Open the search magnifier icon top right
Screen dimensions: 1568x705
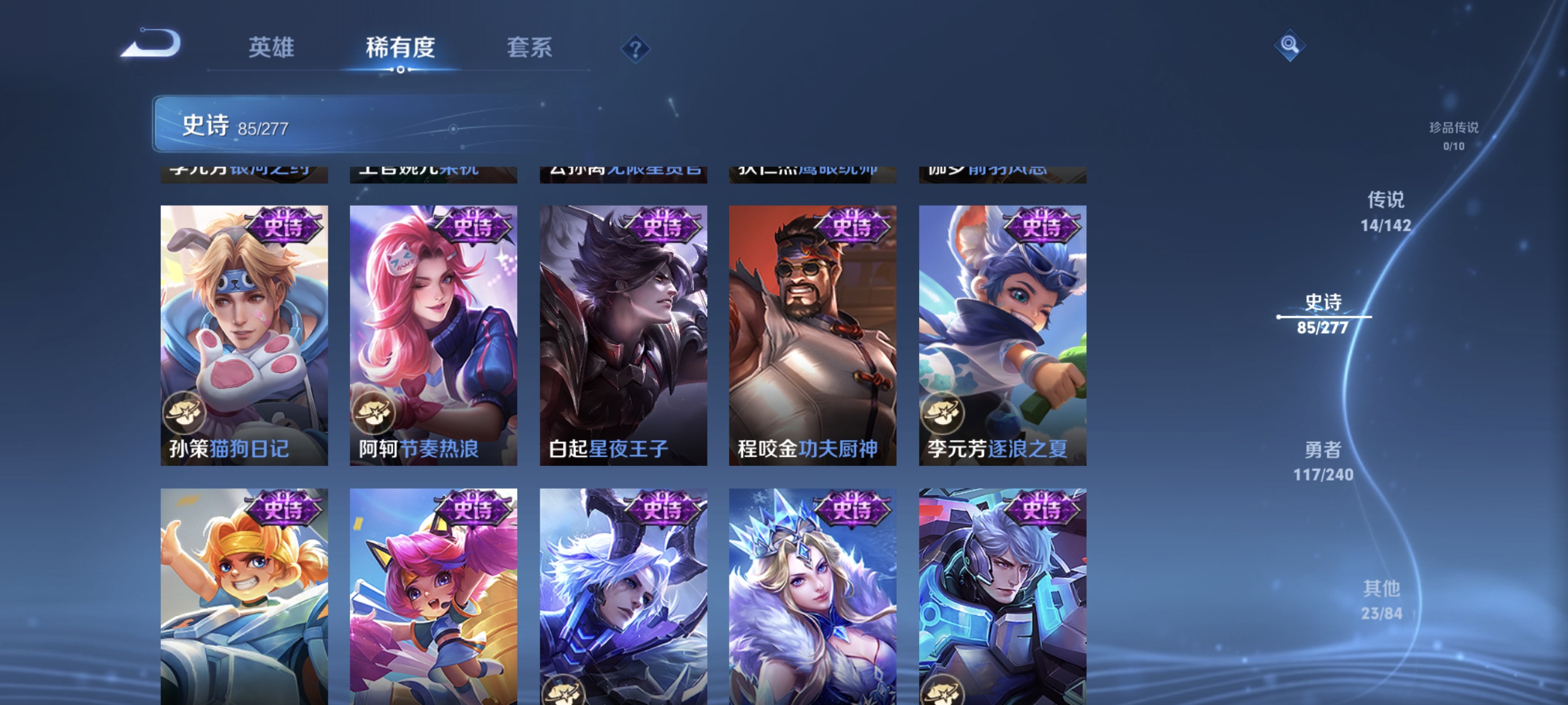tap(1291, 46)
